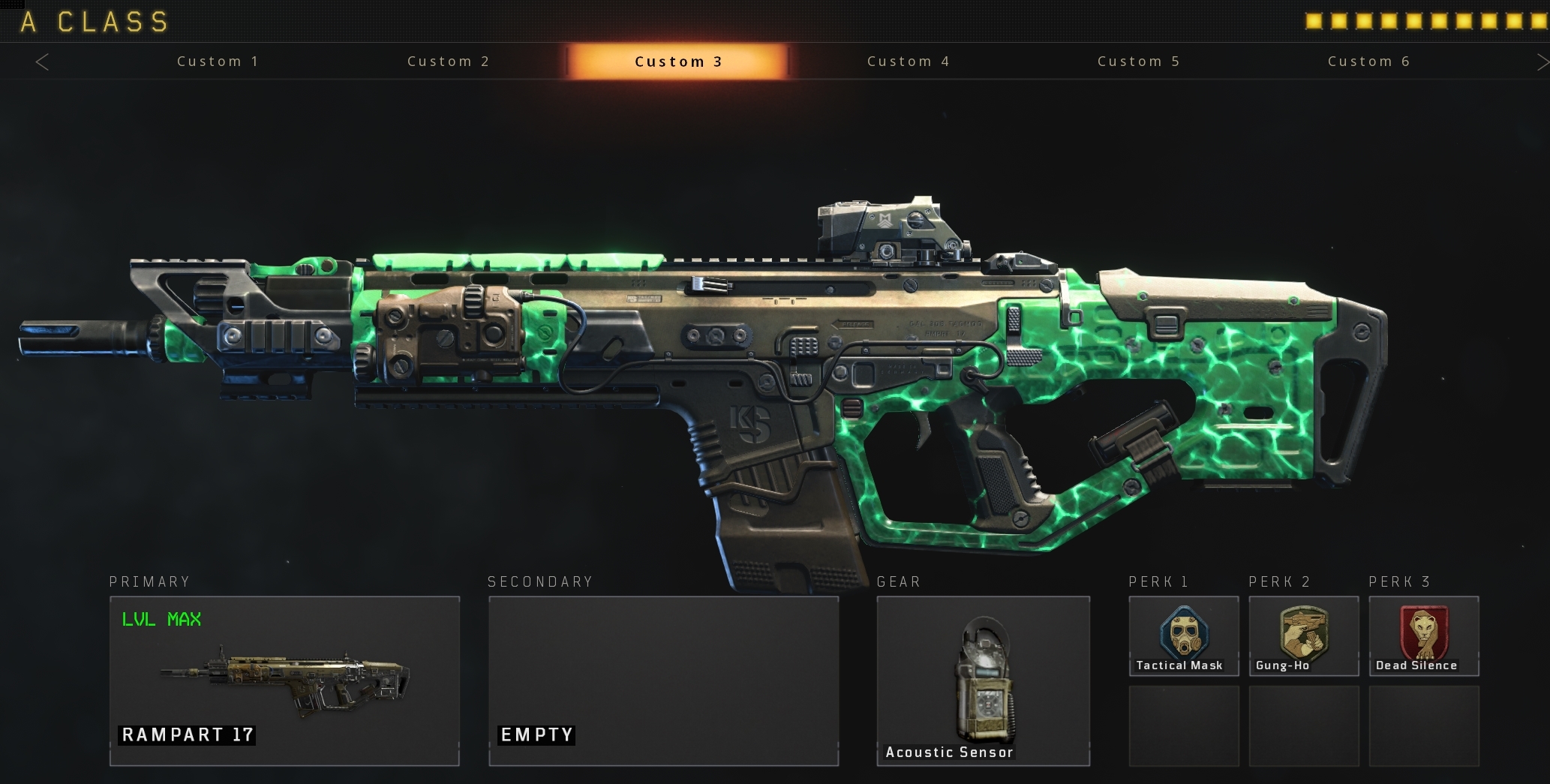The width and height of the screenshot is (1550, 784).
Task: Click the RAMPART 17 name label
Action: coord(187,735)
